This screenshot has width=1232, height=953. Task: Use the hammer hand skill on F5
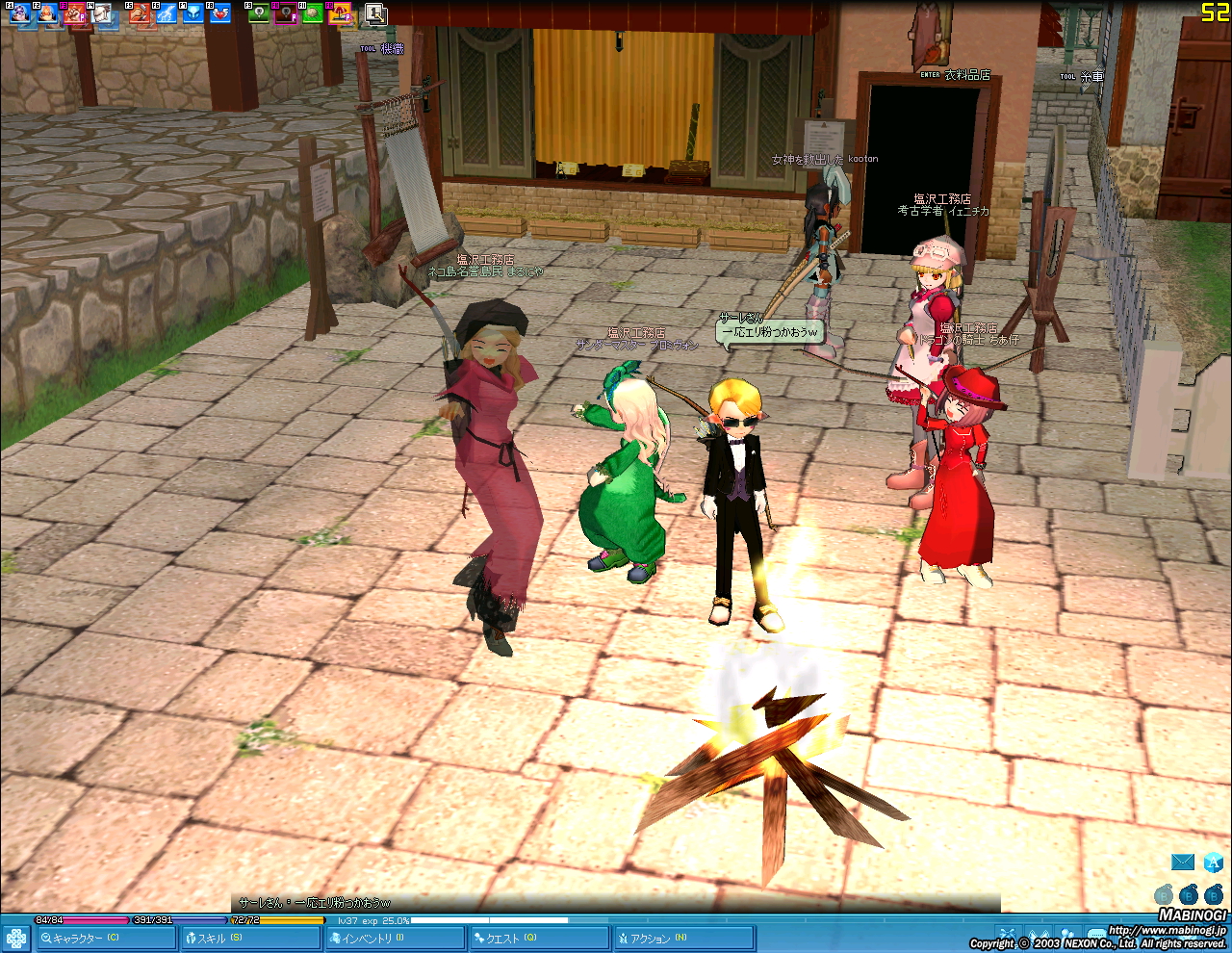tap(140, 13)
